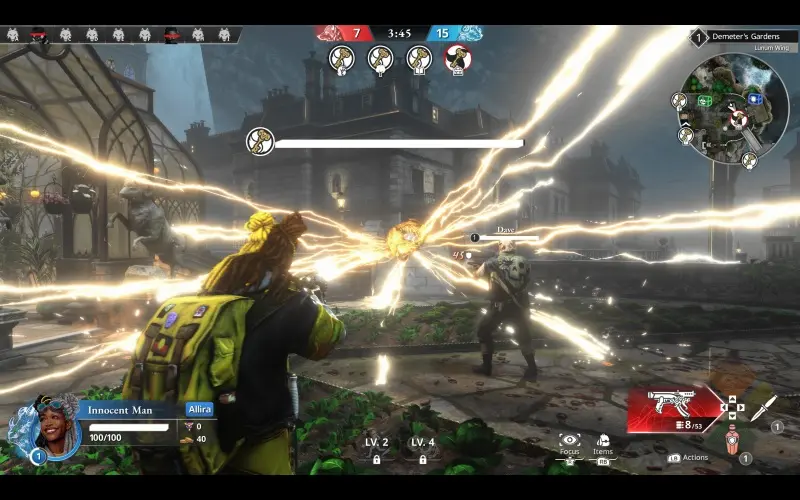Select the submachine gun weapon slot
This screenshot has width=800, height=500.
coord(670,406)
